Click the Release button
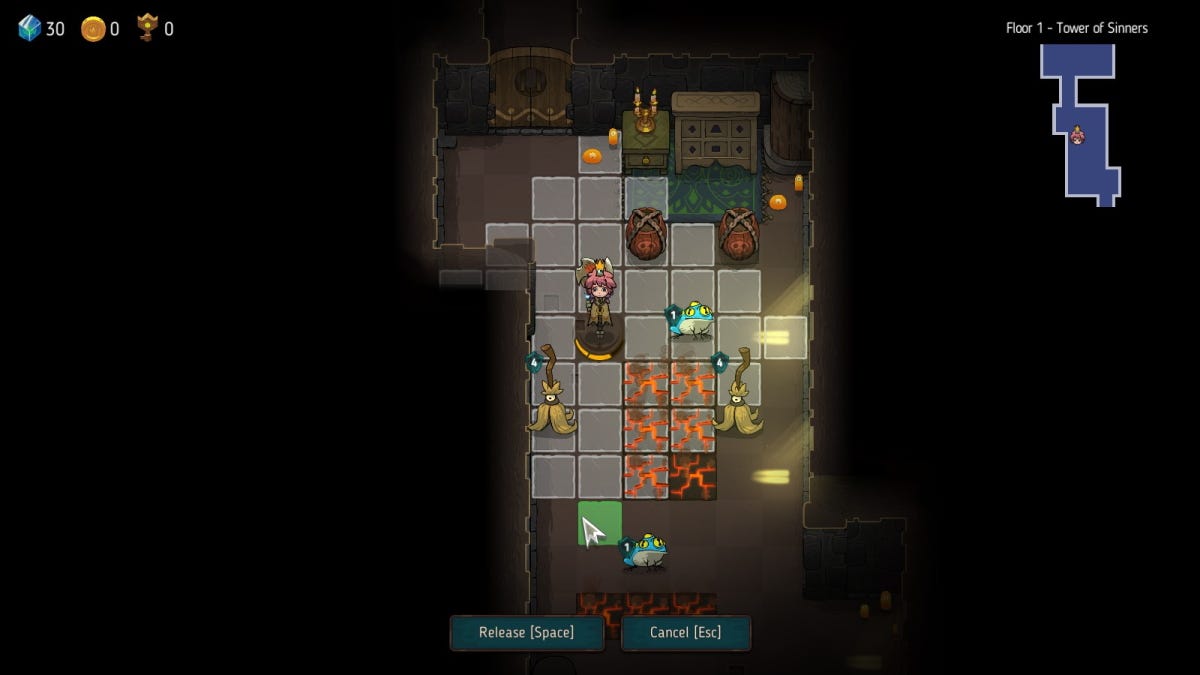This screenshot has width=1200, height=675. tap(526, 633)
